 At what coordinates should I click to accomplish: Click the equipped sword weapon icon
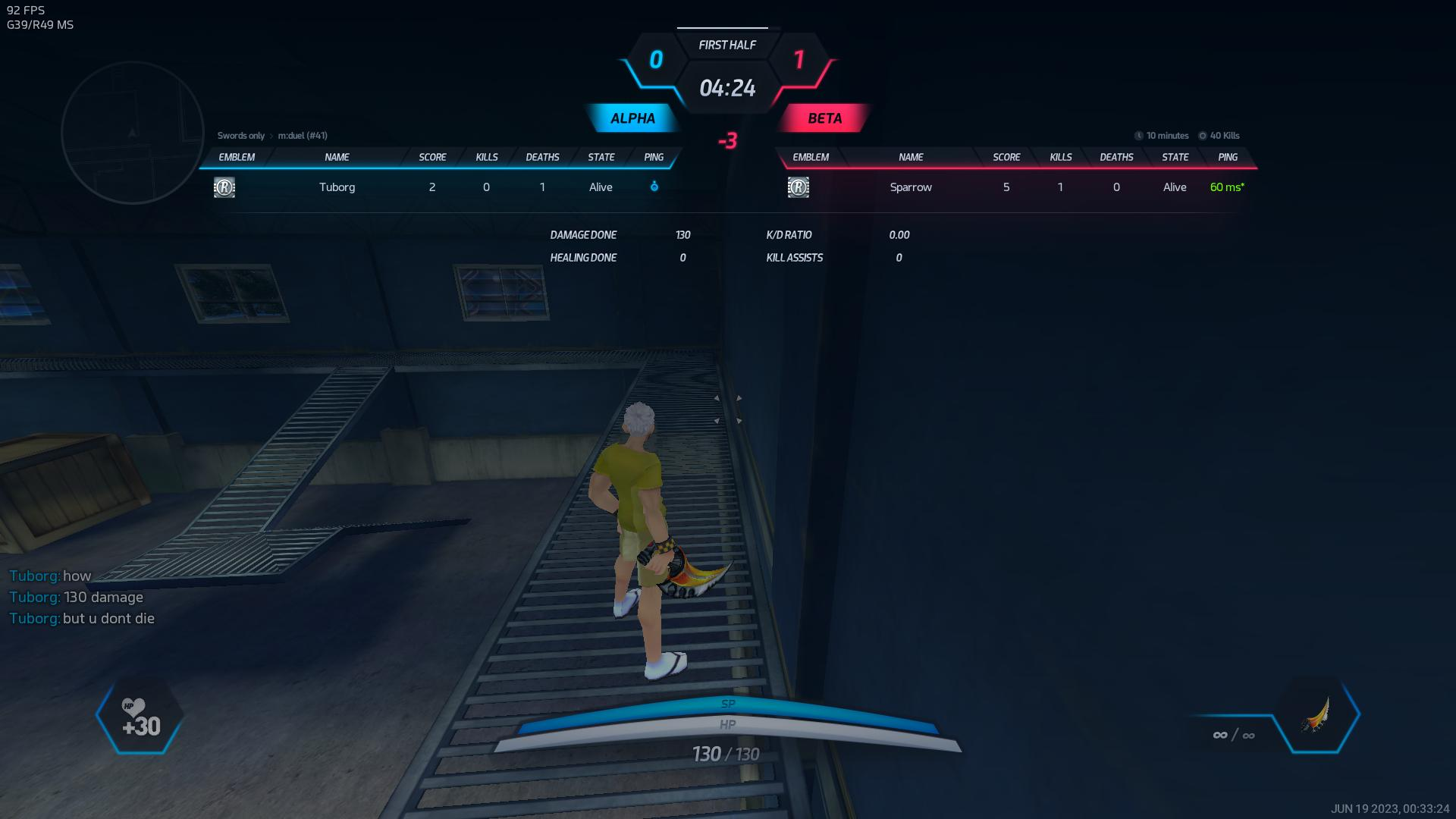pos(1316,715)
